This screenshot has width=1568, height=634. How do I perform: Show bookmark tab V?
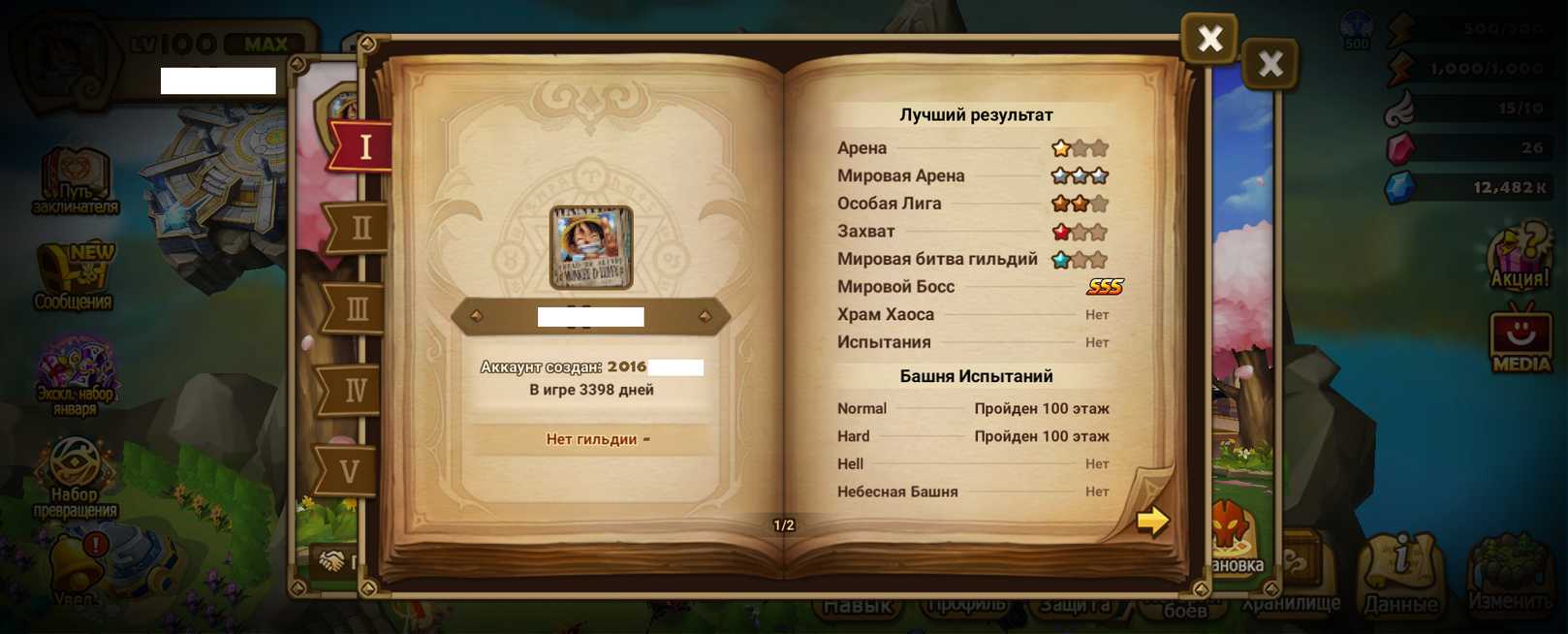pos(349,471)
